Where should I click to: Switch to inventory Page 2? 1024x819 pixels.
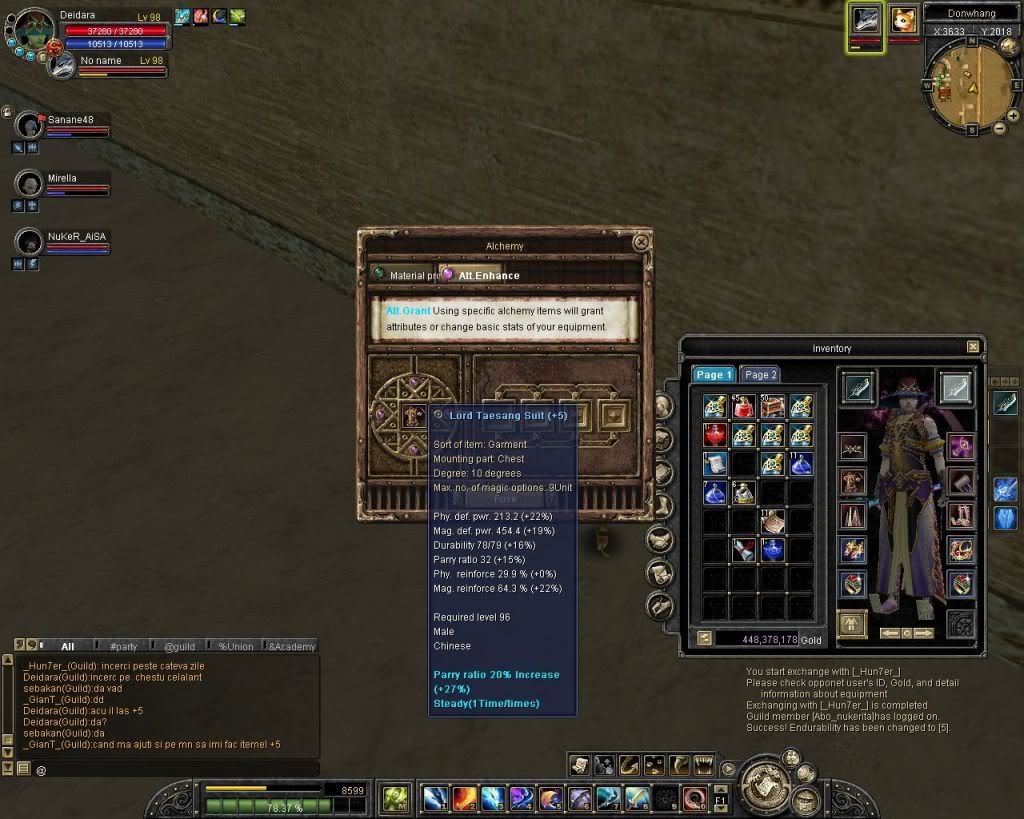coord(759,374)
